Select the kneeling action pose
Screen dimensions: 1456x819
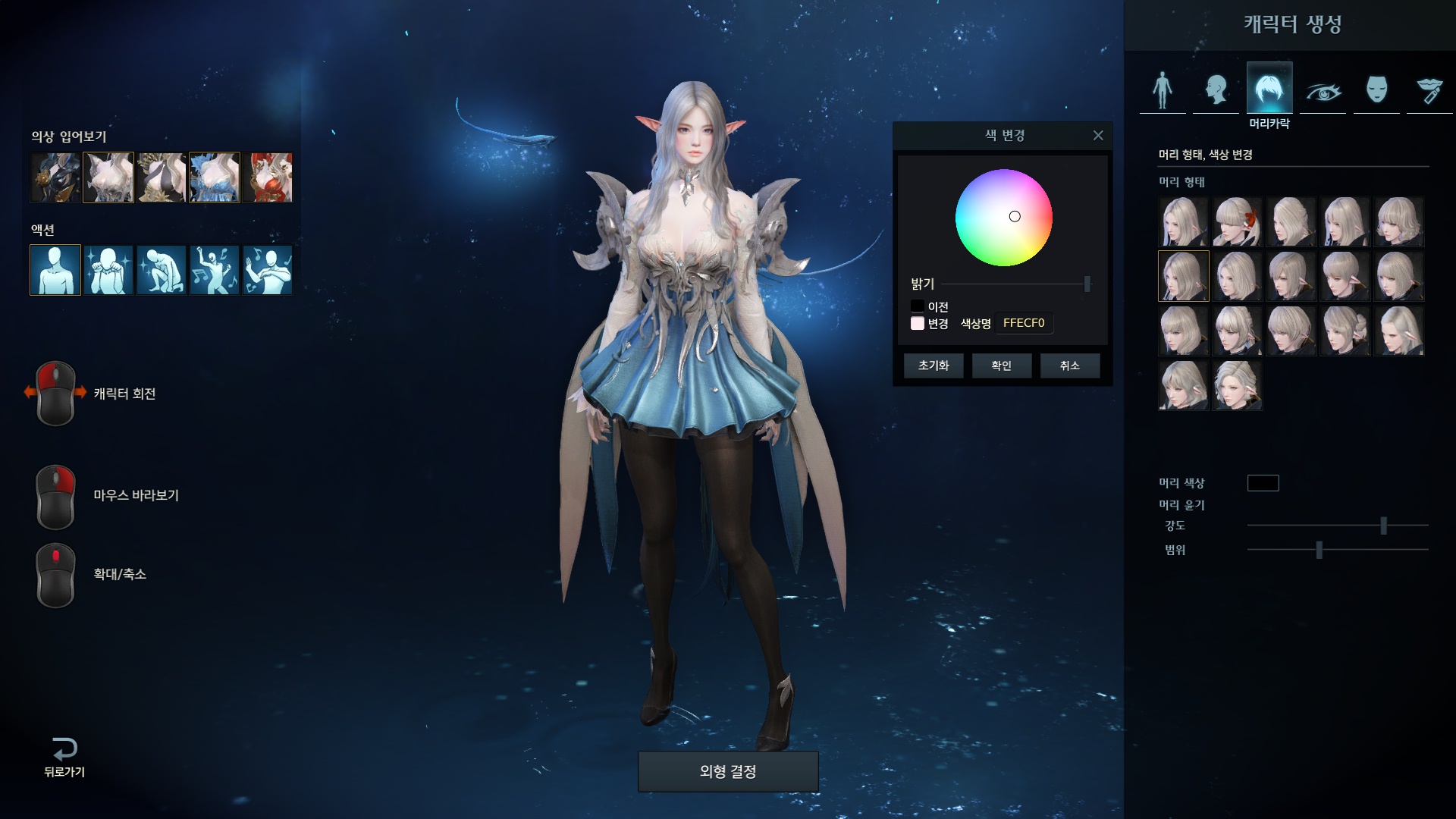point(162,270)
